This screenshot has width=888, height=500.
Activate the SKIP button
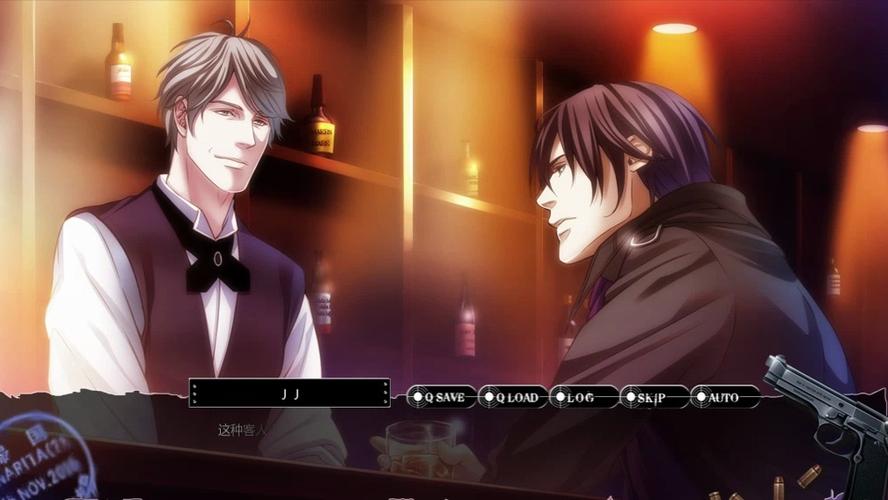tap(654, 397)
